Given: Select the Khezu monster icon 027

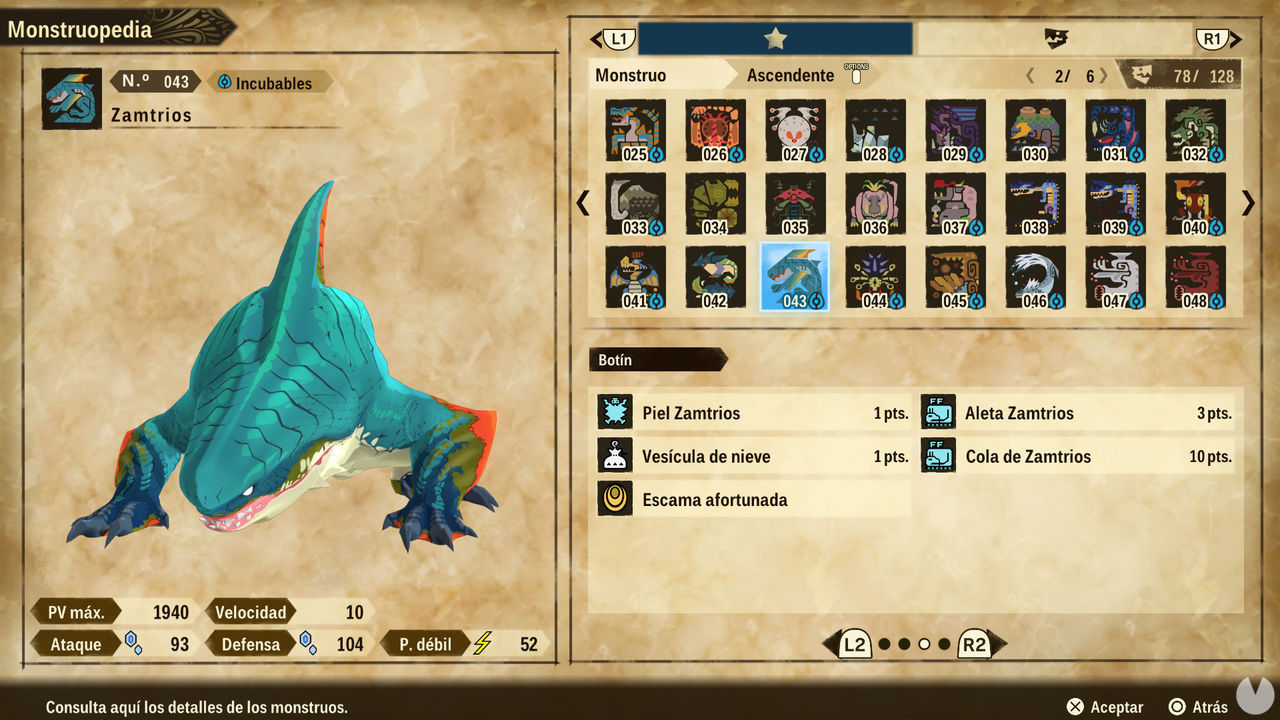Looking at the screenshot, I should 794,130.
